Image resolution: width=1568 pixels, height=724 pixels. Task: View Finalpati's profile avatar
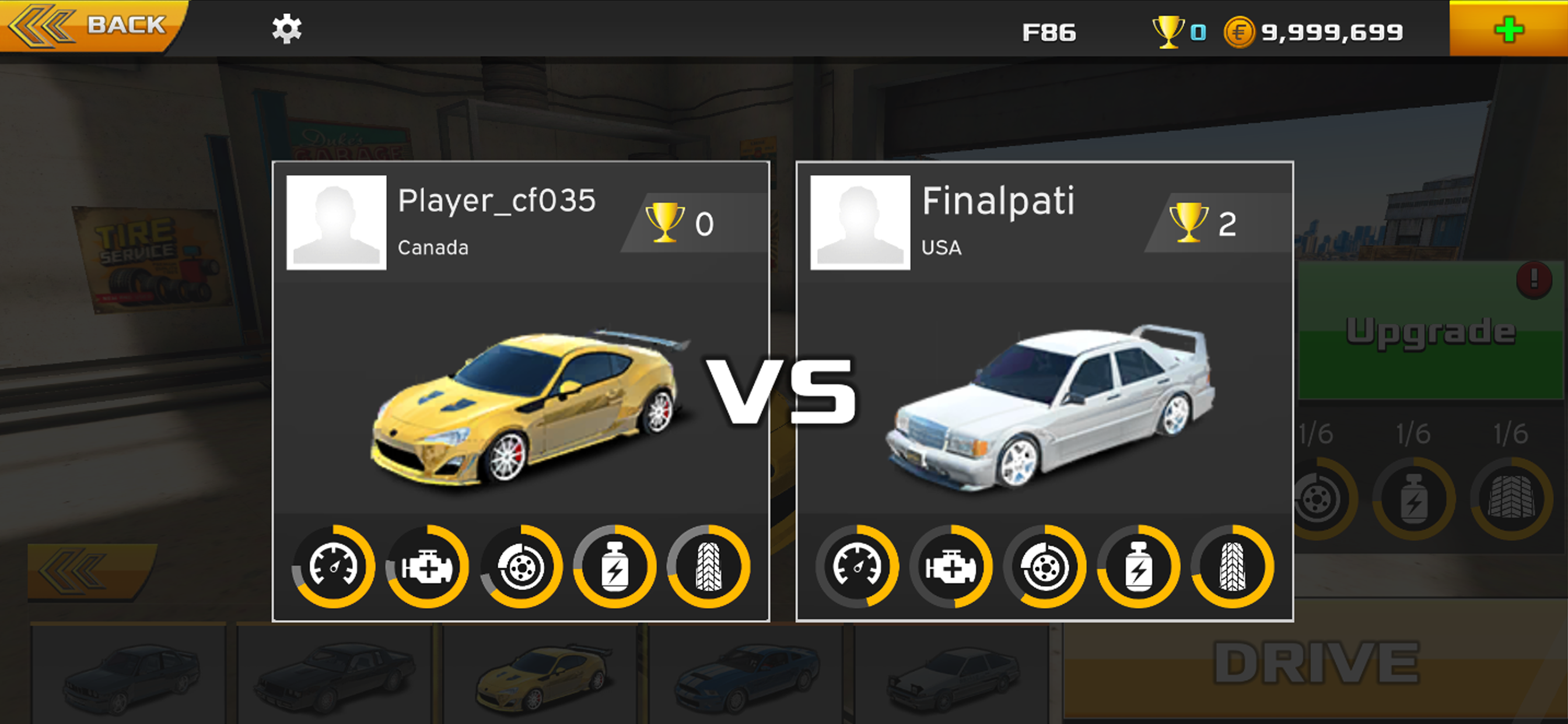coord(860,223)
